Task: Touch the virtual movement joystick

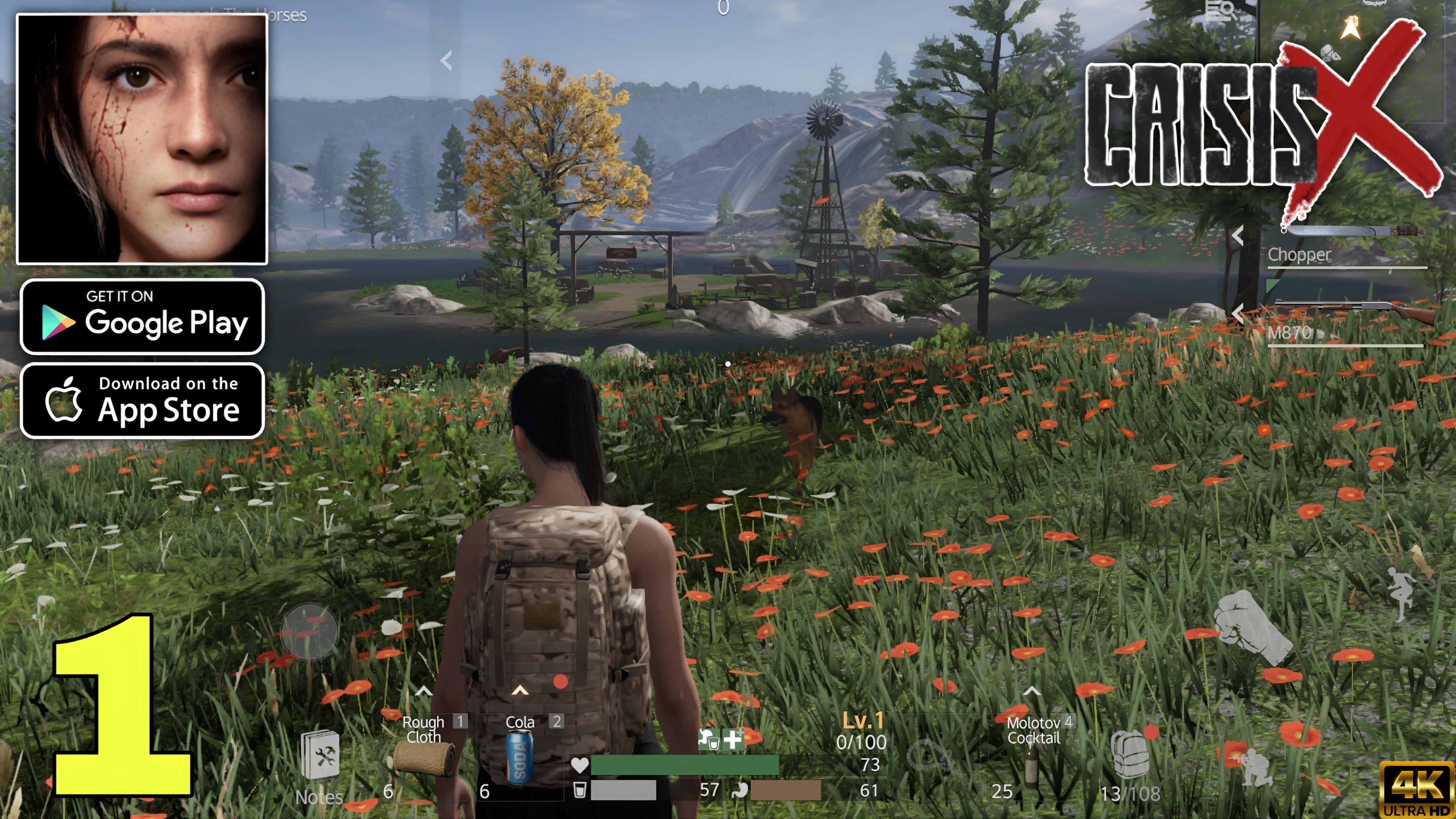Action: point(310,632)
